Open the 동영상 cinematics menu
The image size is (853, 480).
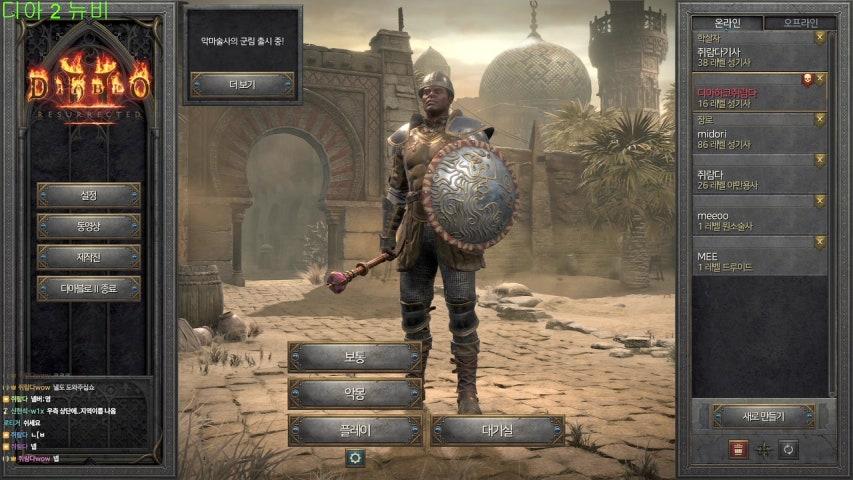[88, 226]
